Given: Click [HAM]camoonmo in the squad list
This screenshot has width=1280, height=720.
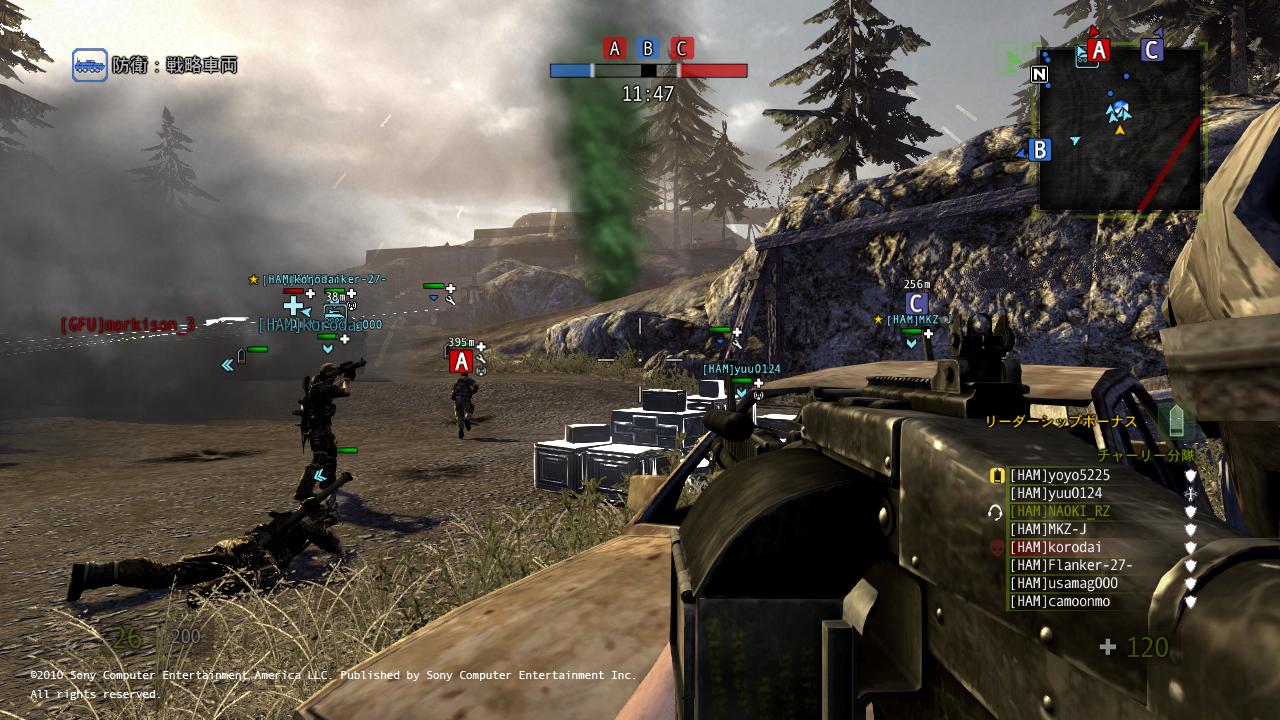Looking at the screenshot, I should point(1059,602).
